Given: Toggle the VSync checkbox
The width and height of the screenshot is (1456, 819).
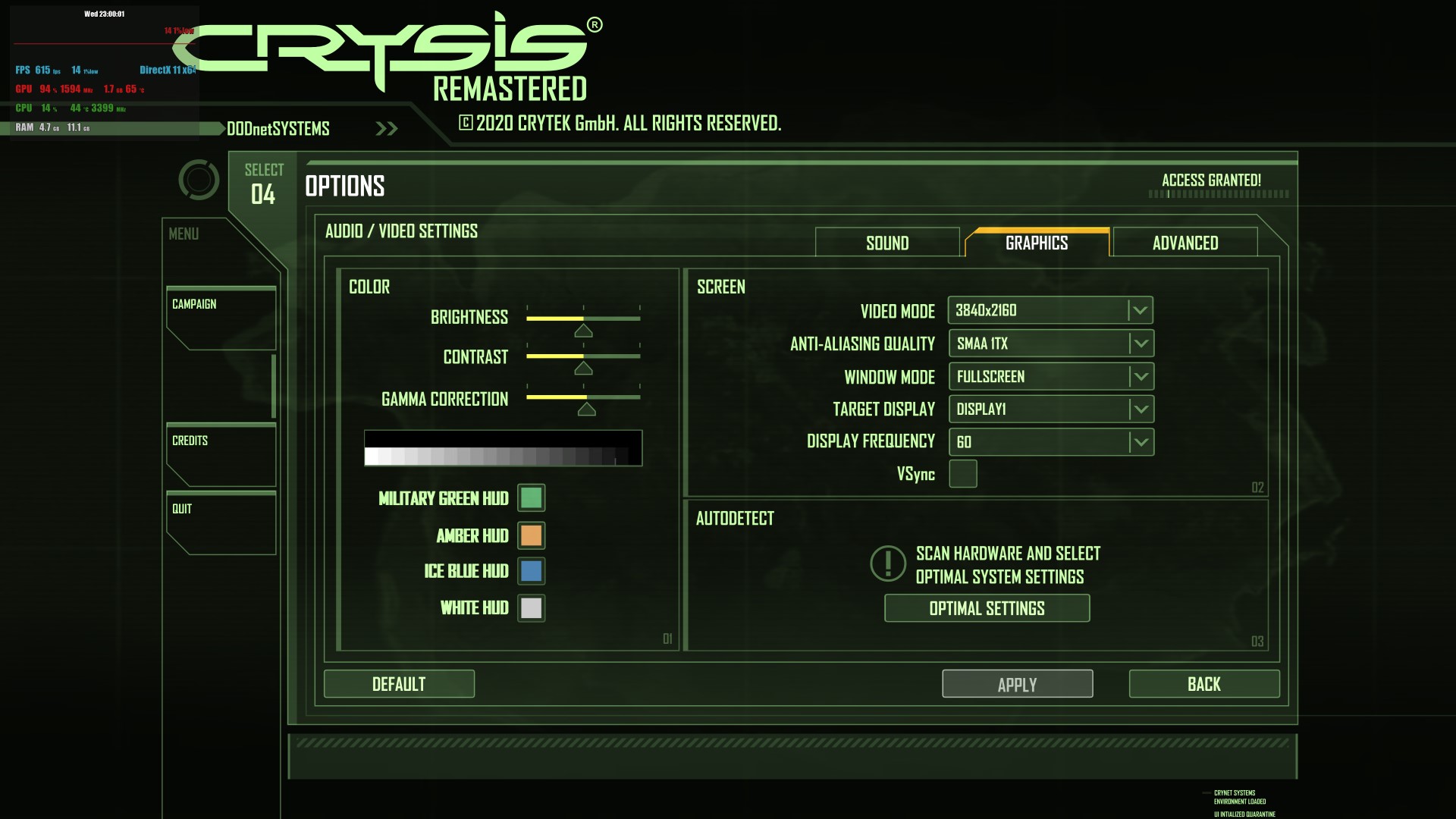Looking at the screenshot, I should [963, 474].
